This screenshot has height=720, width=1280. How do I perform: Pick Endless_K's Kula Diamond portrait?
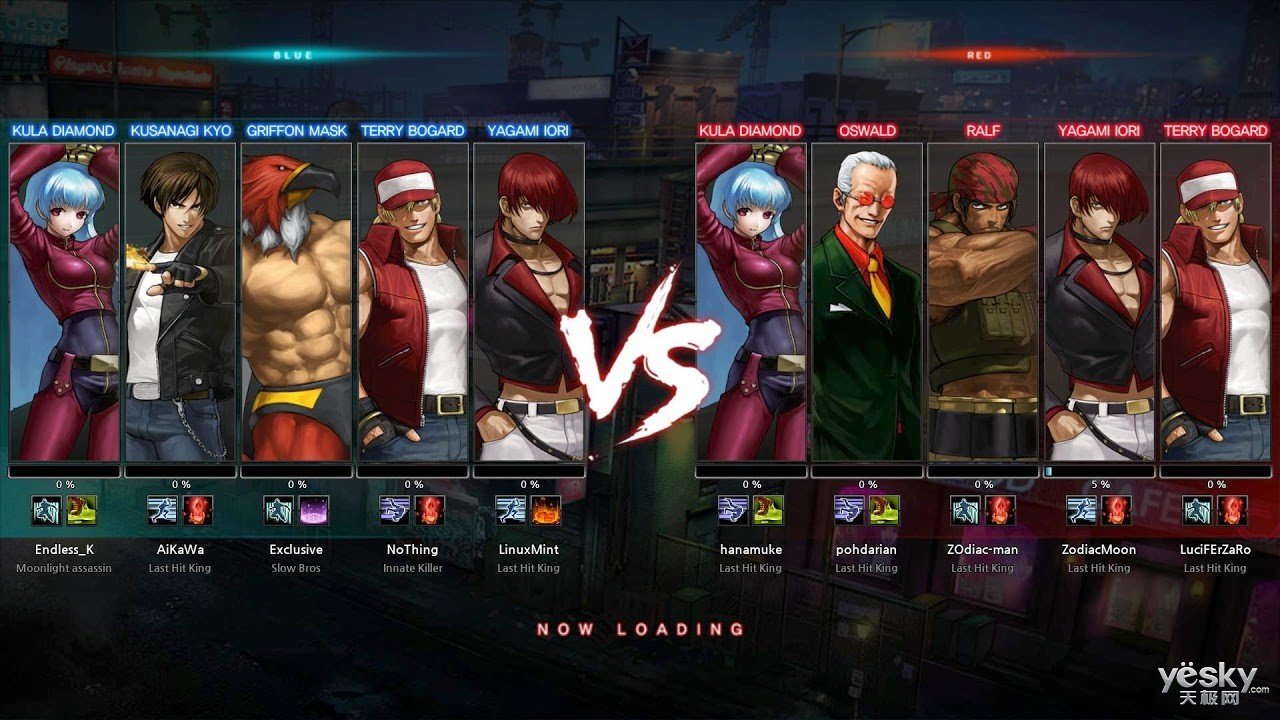tap(64, 302)
